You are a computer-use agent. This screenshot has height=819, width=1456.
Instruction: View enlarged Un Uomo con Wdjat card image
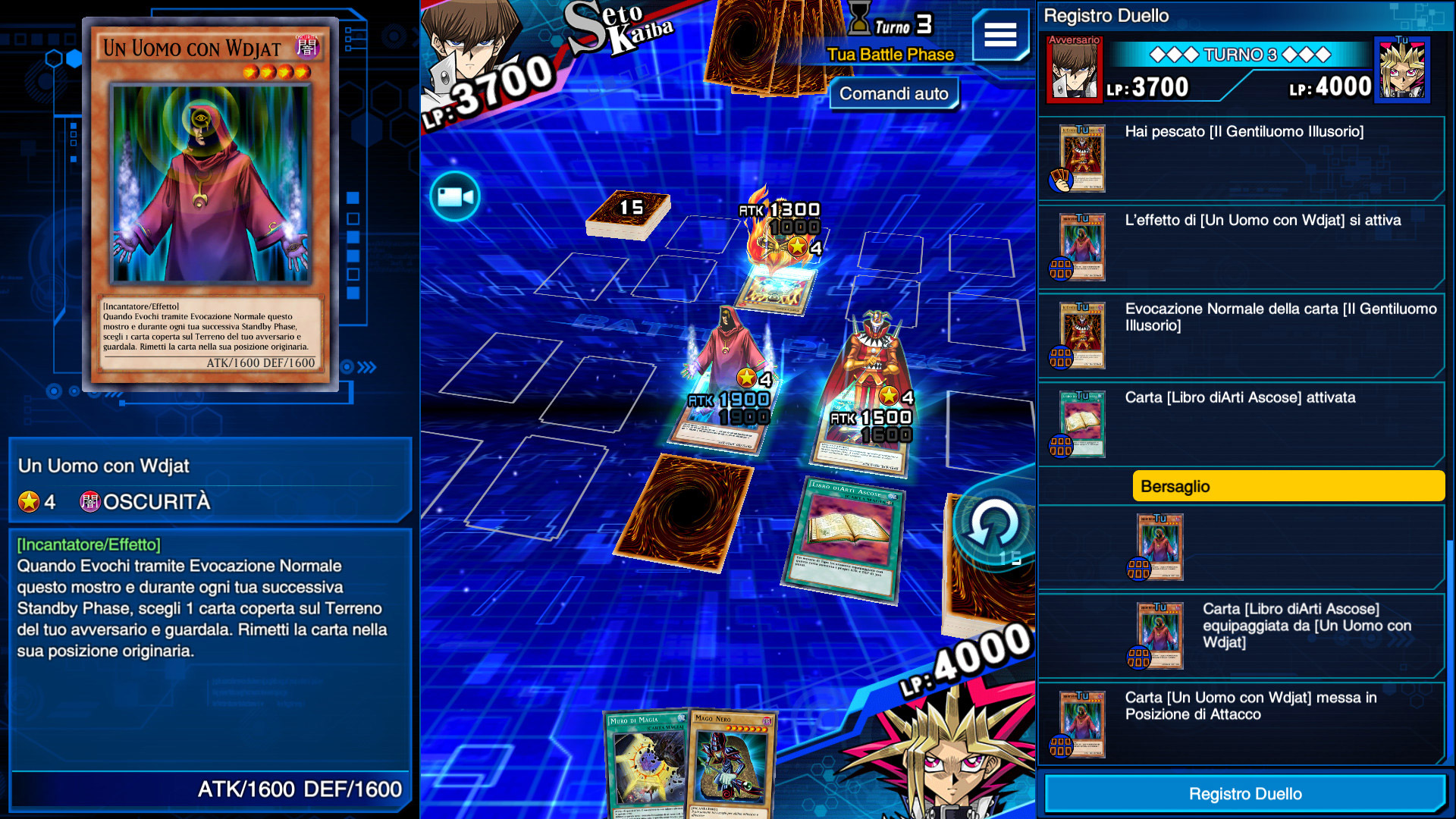[x=210, y=203]
